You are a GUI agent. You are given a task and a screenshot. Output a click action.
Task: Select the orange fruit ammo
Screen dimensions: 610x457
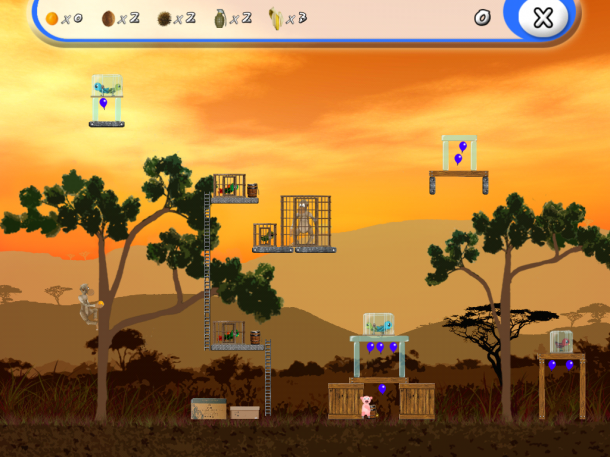tap(52, 18)
